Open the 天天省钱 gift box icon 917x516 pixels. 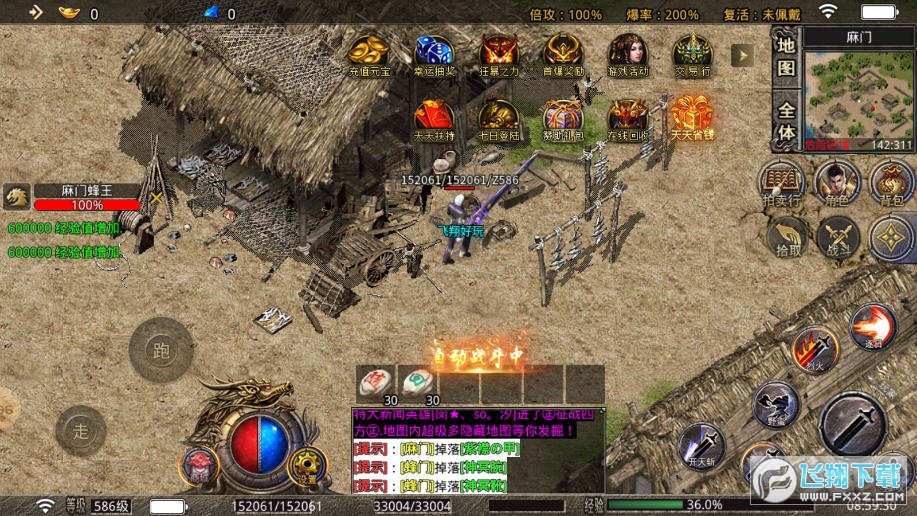point(691,119)
